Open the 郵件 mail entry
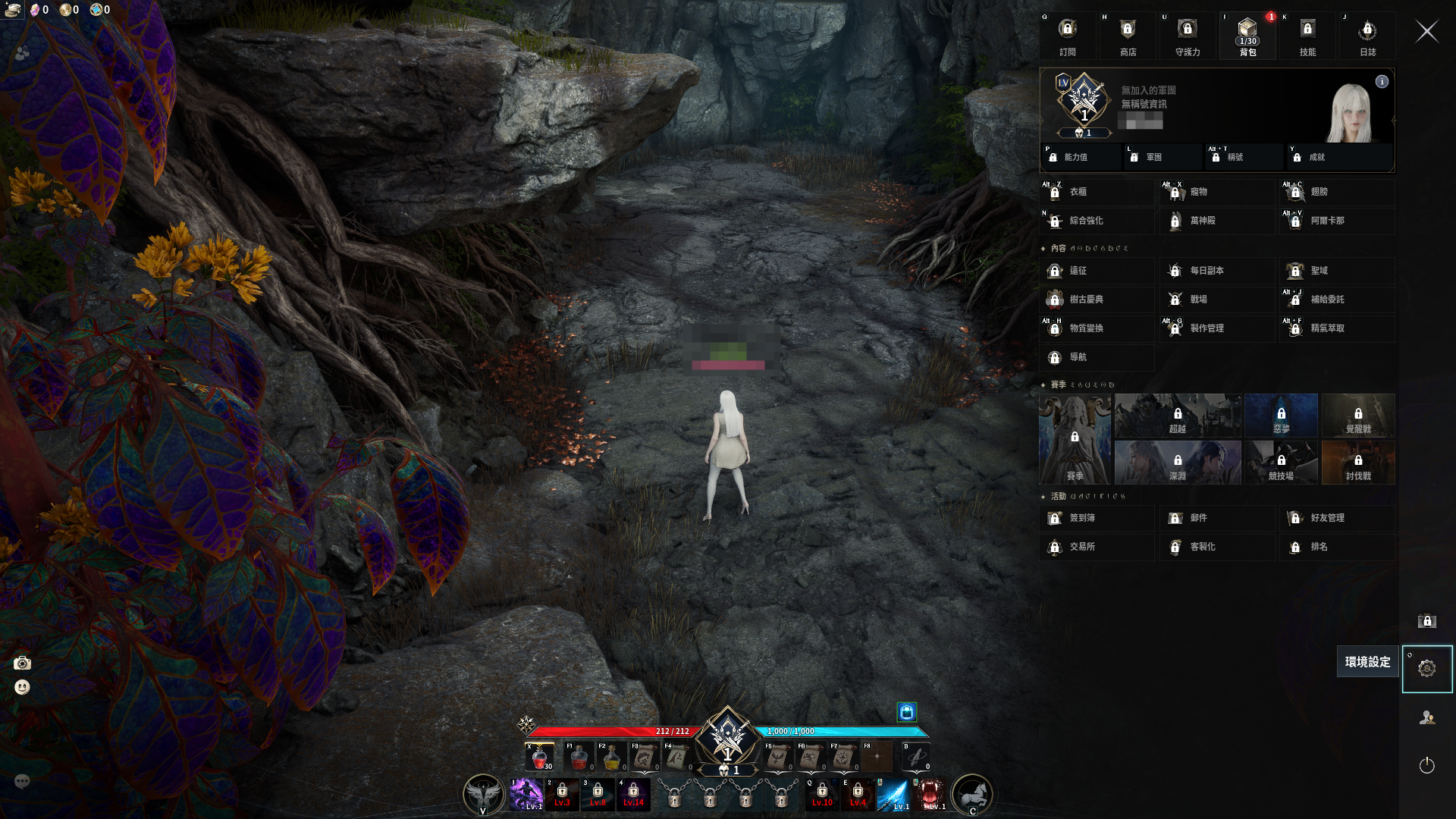This screenshot has height=819, width=1456. (1216, 518)
